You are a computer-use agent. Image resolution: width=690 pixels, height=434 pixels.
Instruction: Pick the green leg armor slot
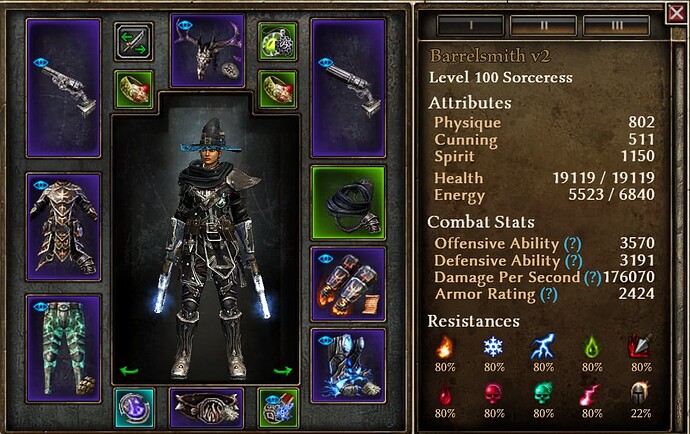(x=63, y=347)
